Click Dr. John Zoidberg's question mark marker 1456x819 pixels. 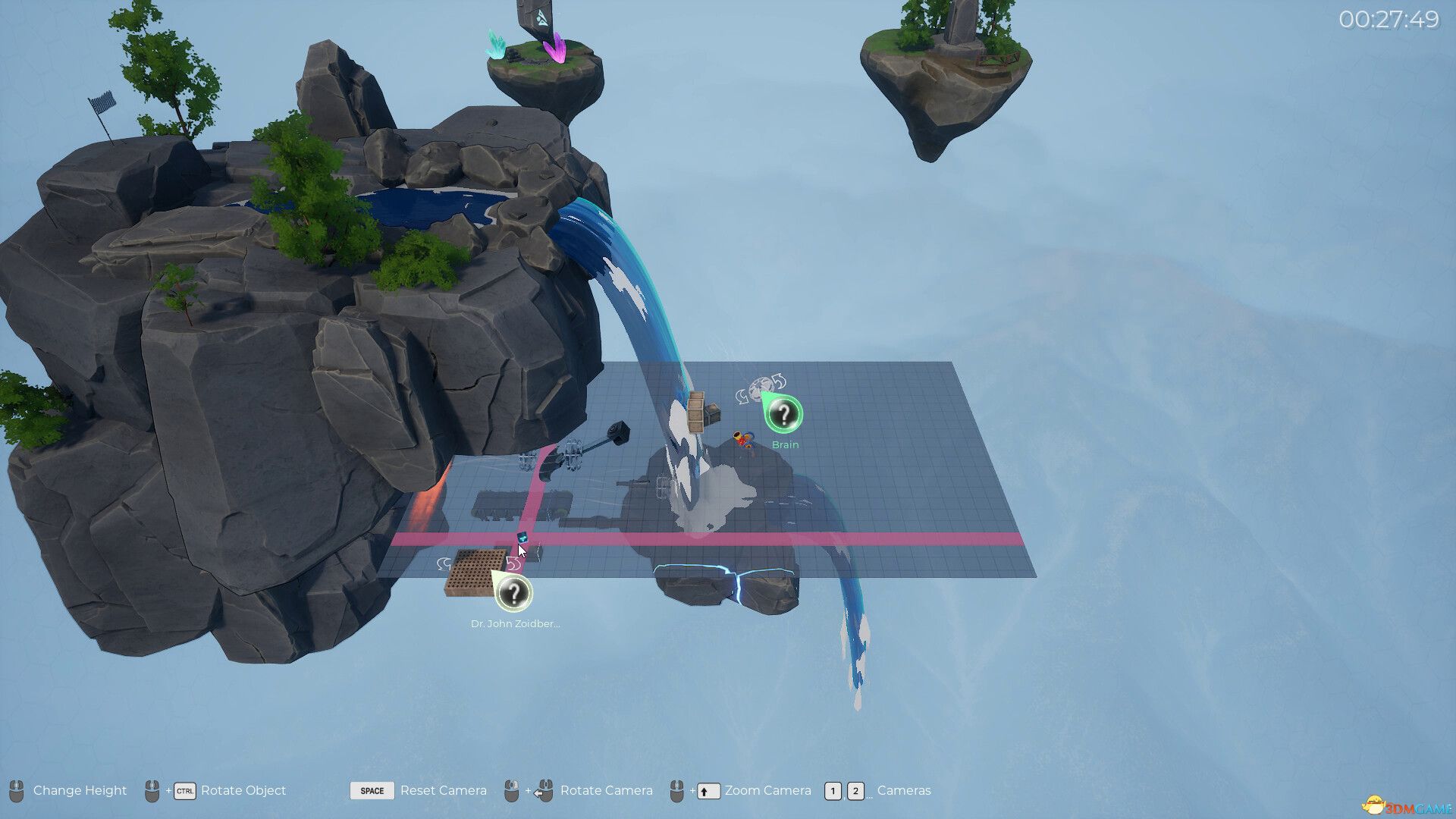point(515,594)
